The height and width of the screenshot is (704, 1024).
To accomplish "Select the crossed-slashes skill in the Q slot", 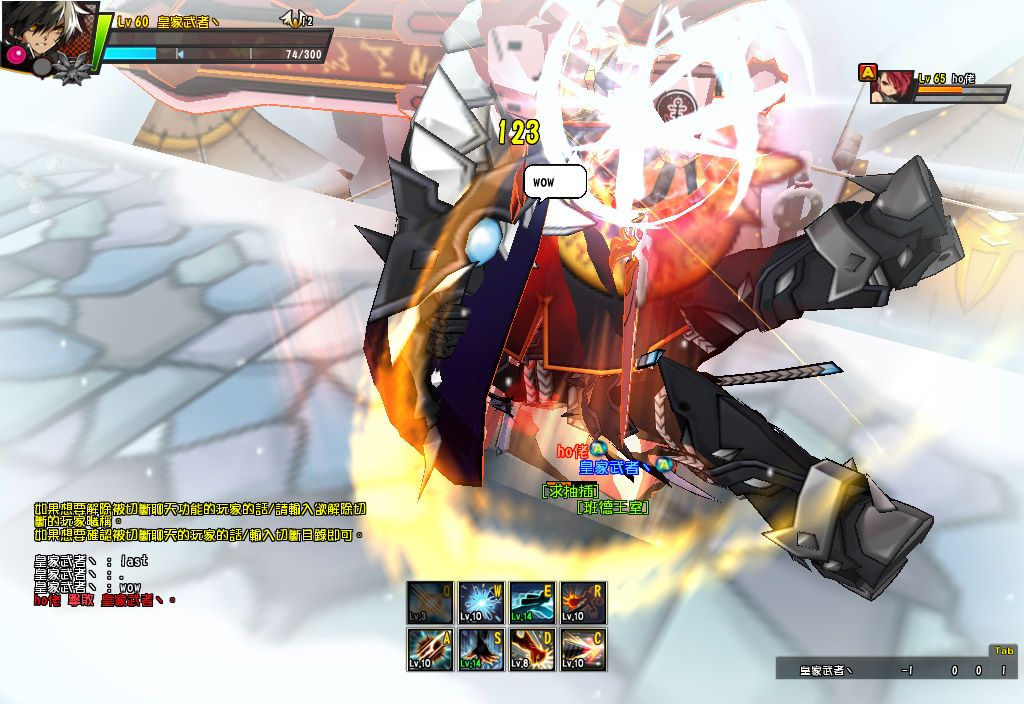I will click(x=430, y=602).
